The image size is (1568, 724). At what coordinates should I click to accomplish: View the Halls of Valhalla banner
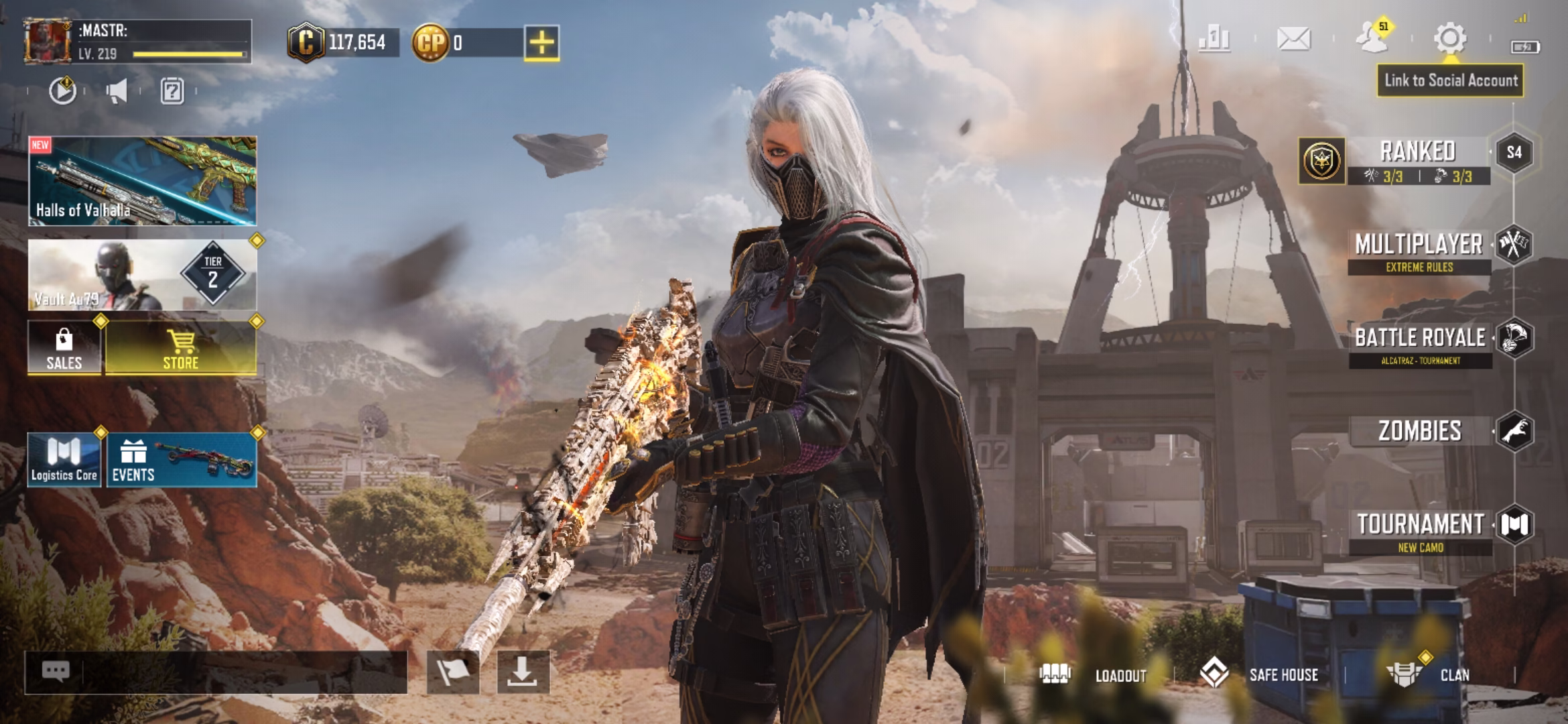point(142,181)
